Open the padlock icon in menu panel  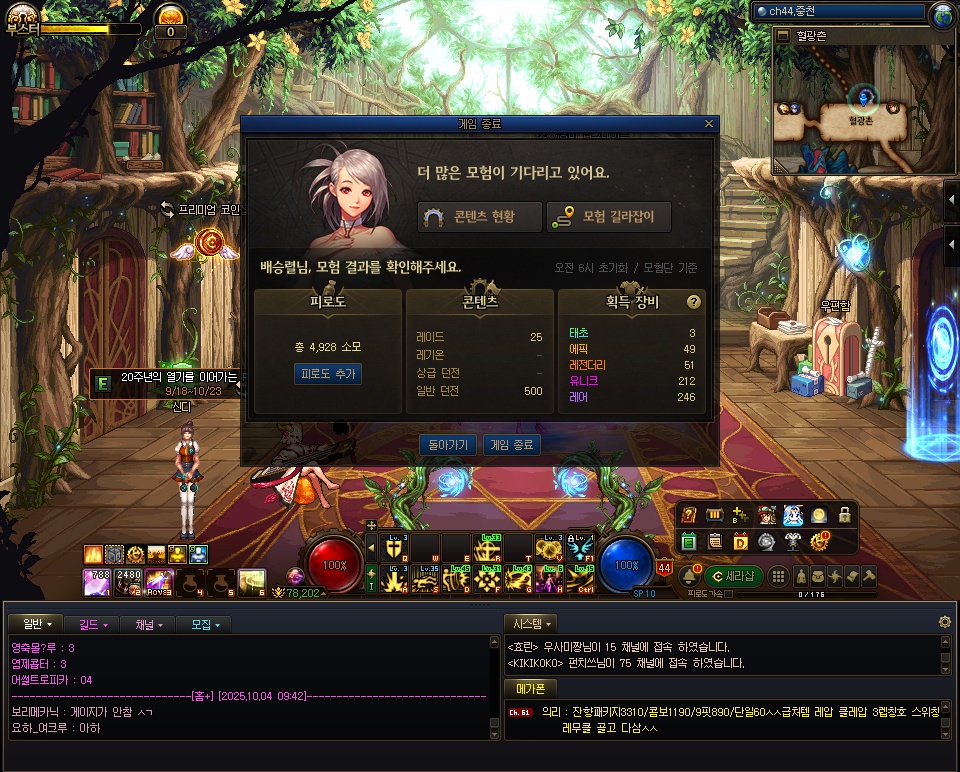pyautogui.click(x=845, y=514)
